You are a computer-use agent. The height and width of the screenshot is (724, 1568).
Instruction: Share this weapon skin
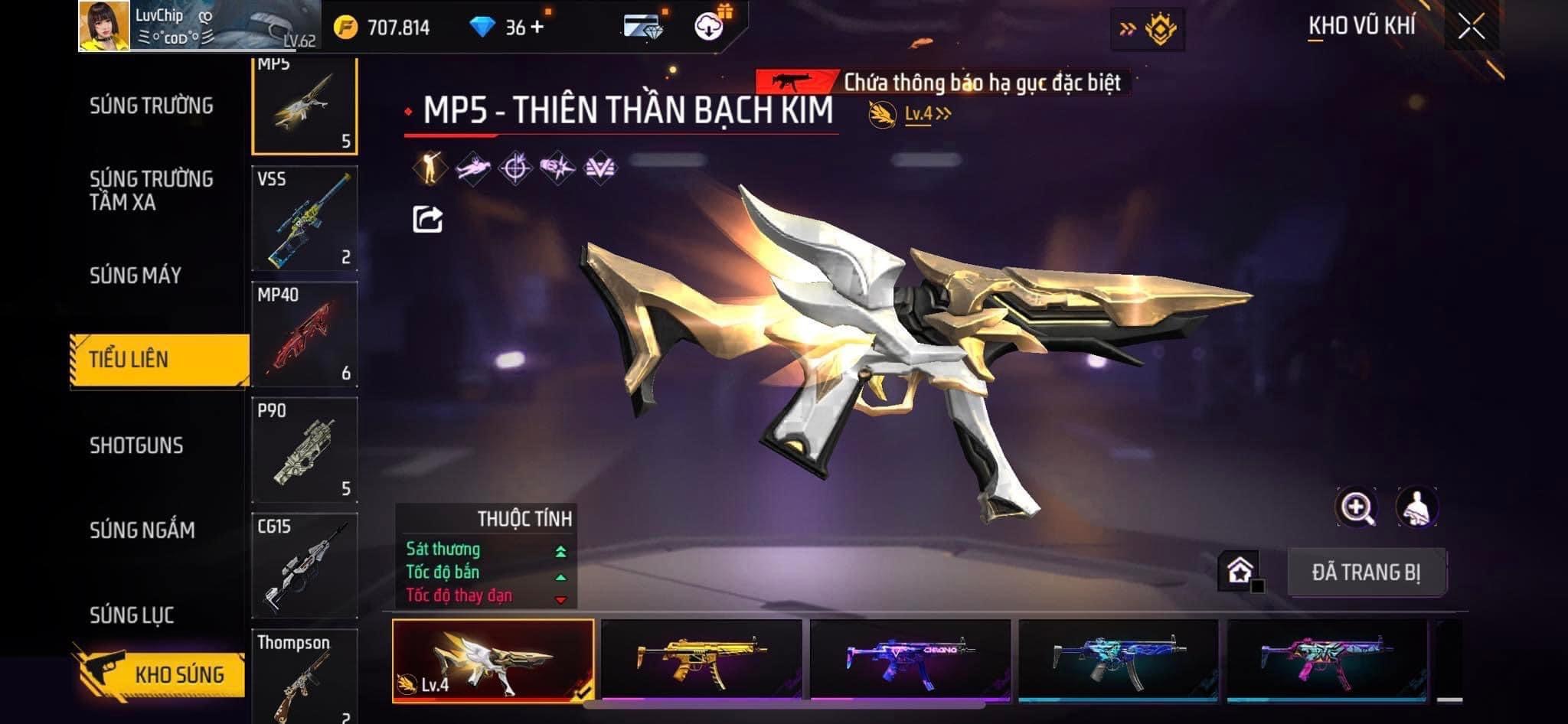click(427, 220)
